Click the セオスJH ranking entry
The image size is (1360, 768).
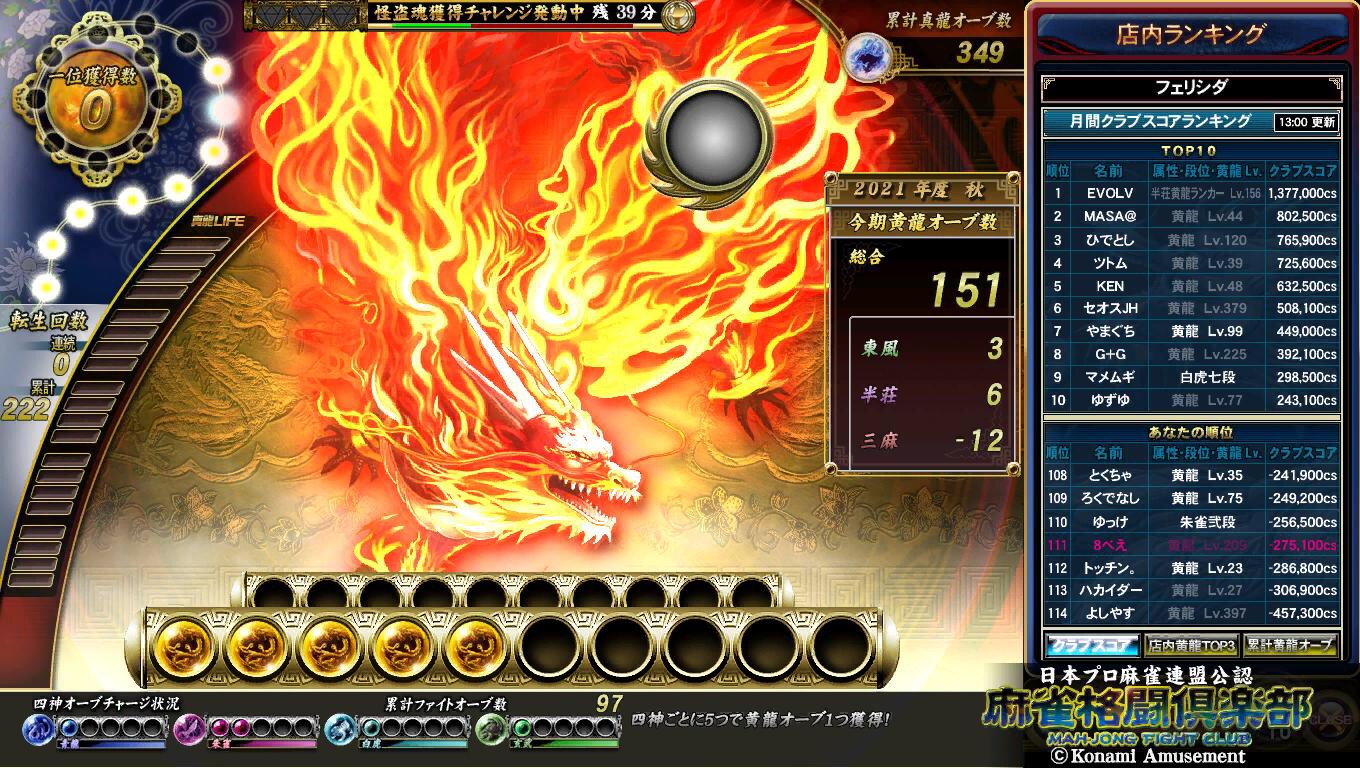(x=1190, y=309)
